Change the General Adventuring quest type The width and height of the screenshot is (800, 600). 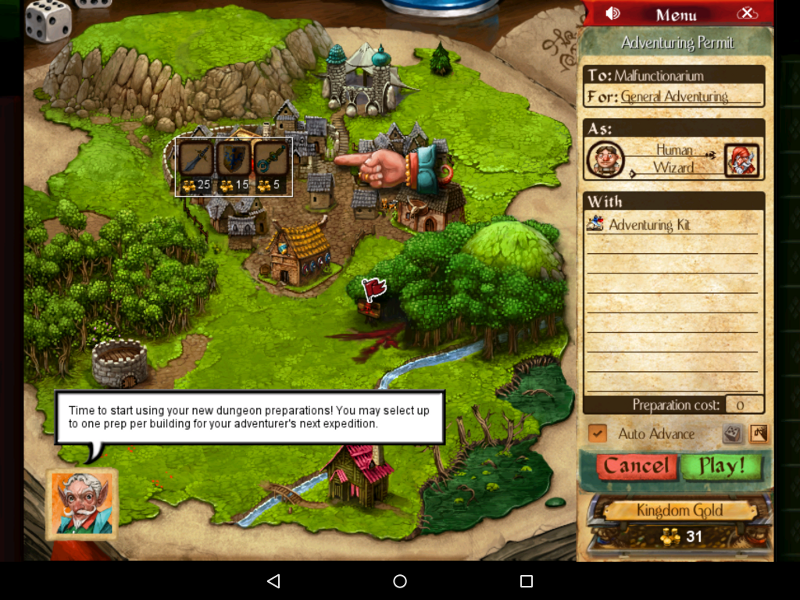coord(674,97)
